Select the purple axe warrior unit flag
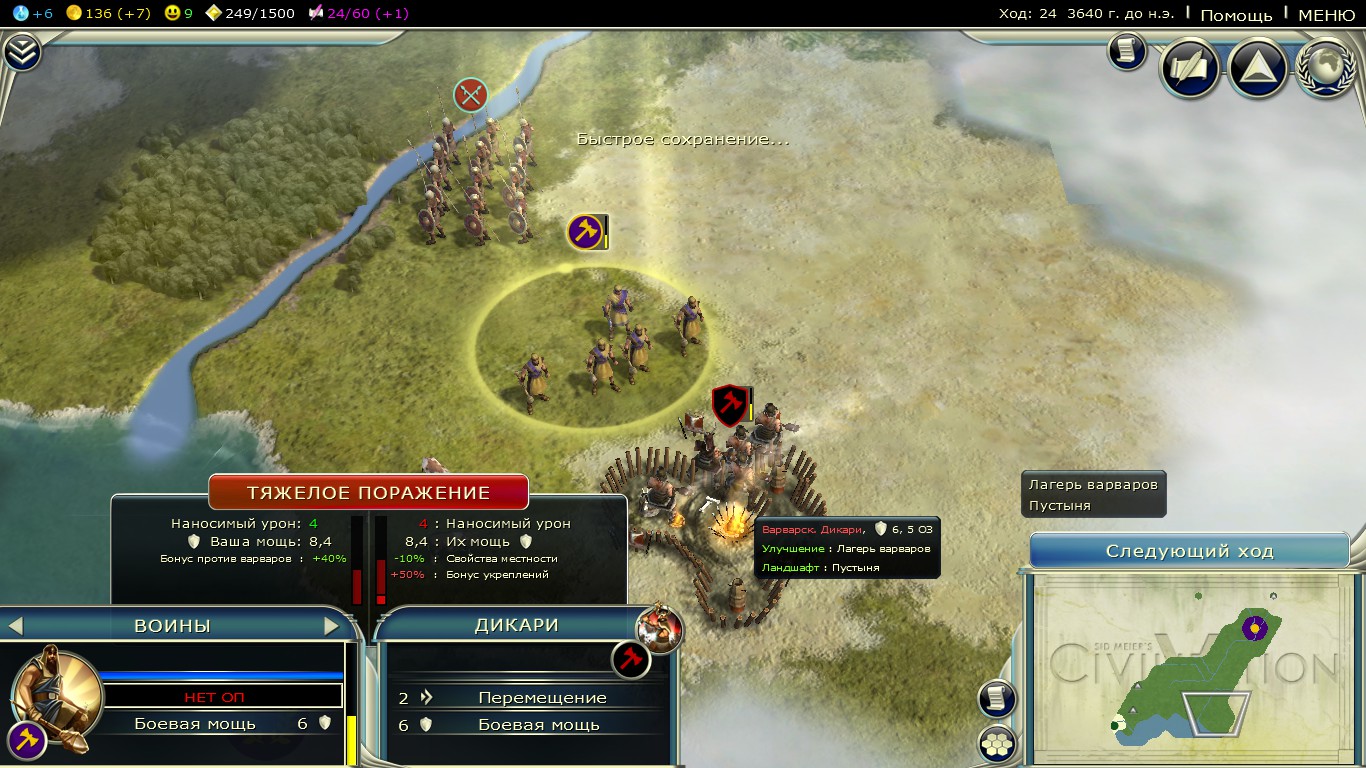The image size is (1366, 768). tap(586, 232)
